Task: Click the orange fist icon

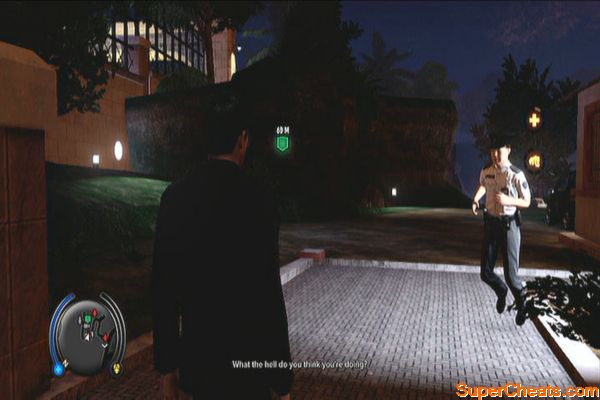Action: [535, 158]
